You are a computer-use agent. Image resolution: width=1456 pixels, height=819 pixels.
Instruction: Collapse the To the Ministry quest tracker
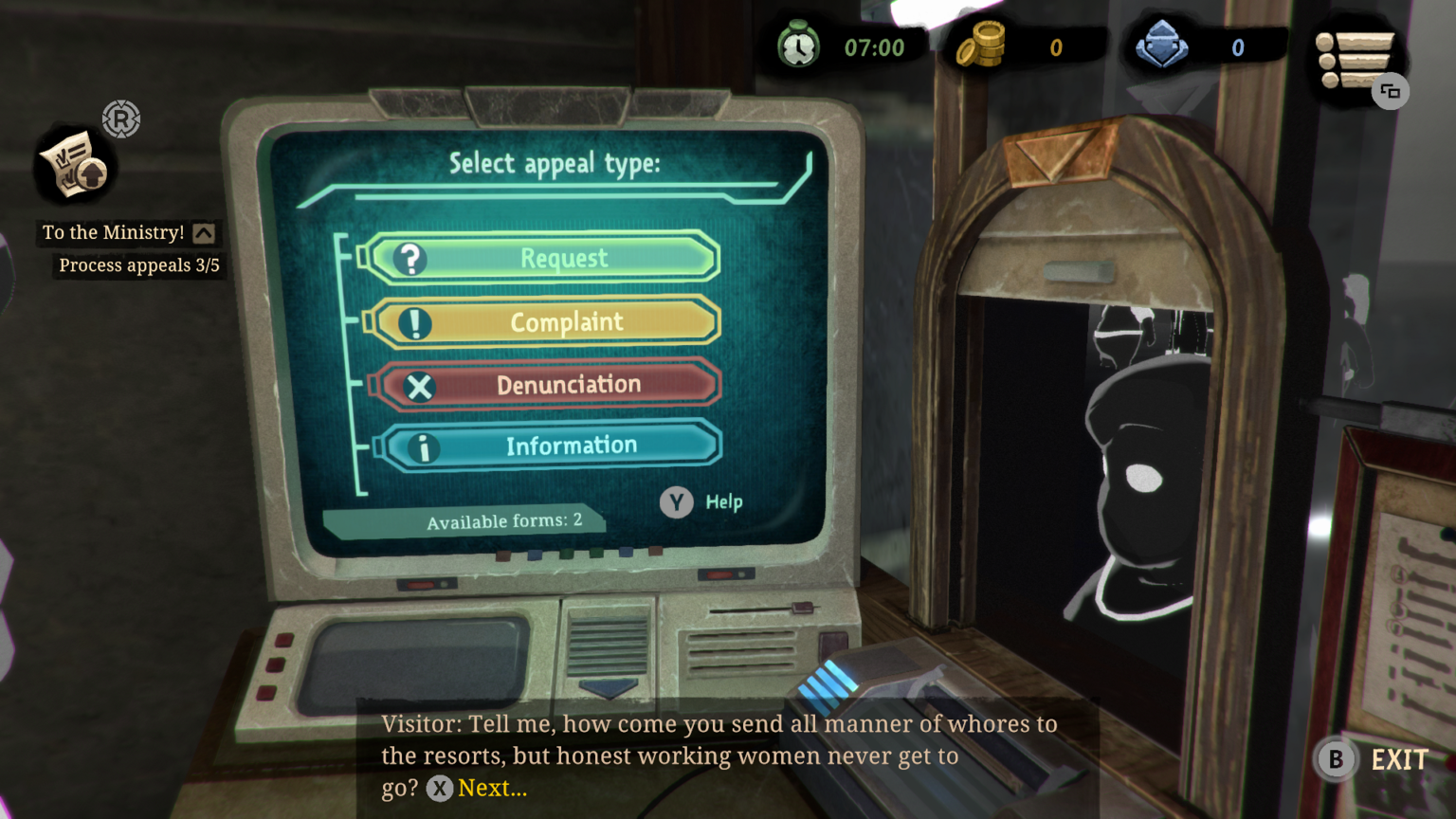(x=204, y=233)
